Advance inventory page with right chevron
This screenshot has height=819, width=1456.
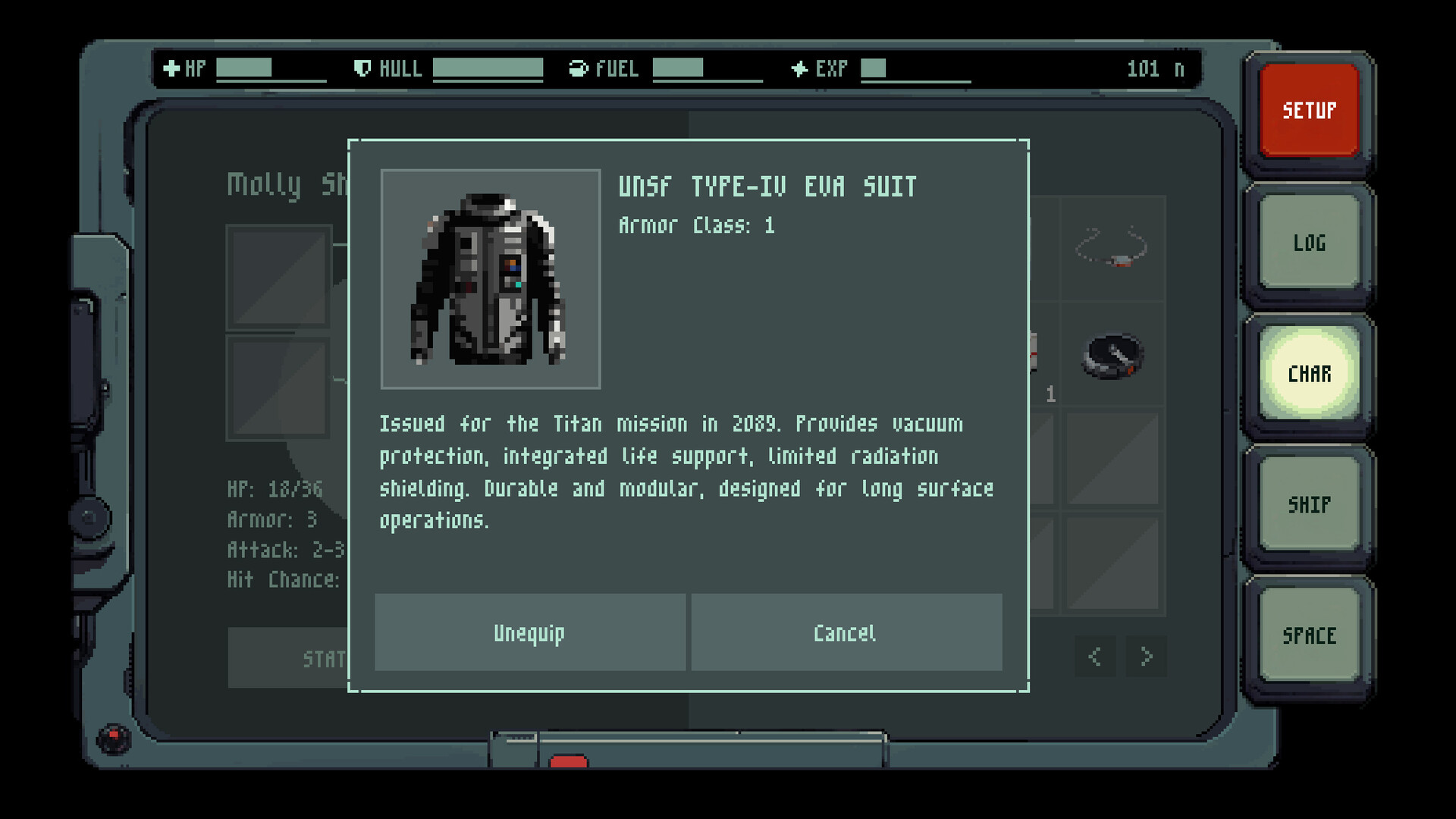(x=1145, y=657)
